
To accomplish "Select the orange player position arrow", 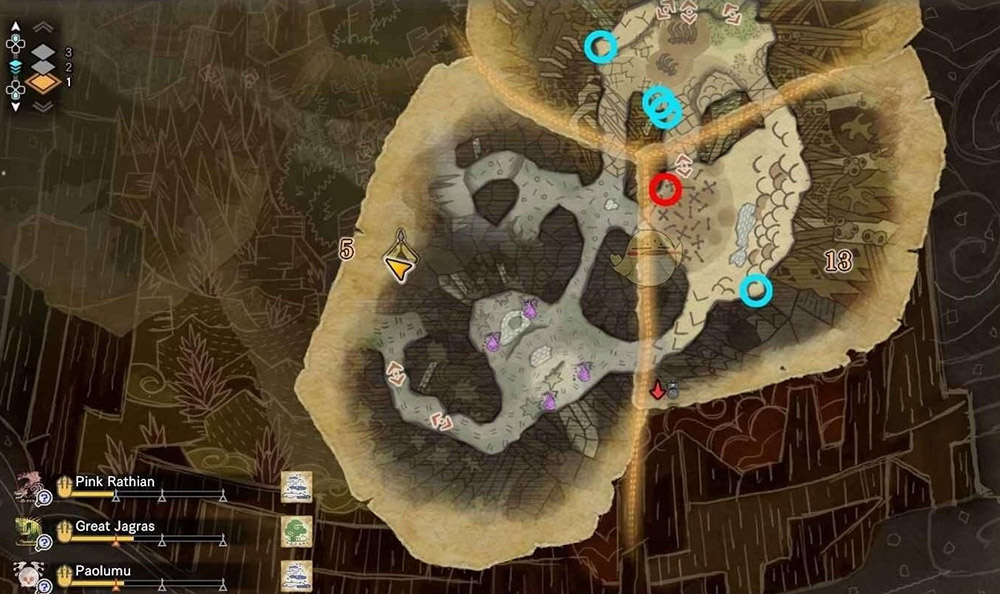I will coord(399,264).
